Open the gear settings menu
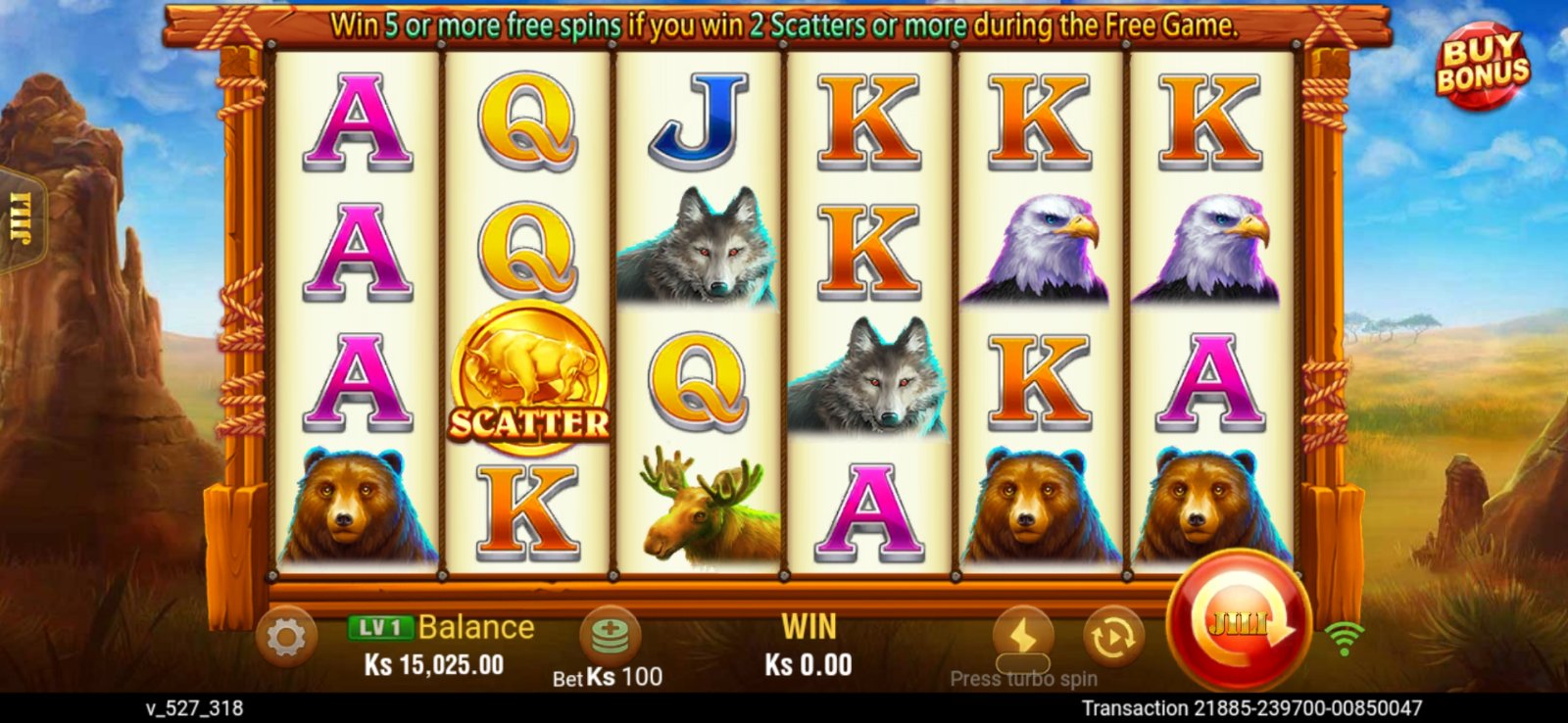 [286, 638]
